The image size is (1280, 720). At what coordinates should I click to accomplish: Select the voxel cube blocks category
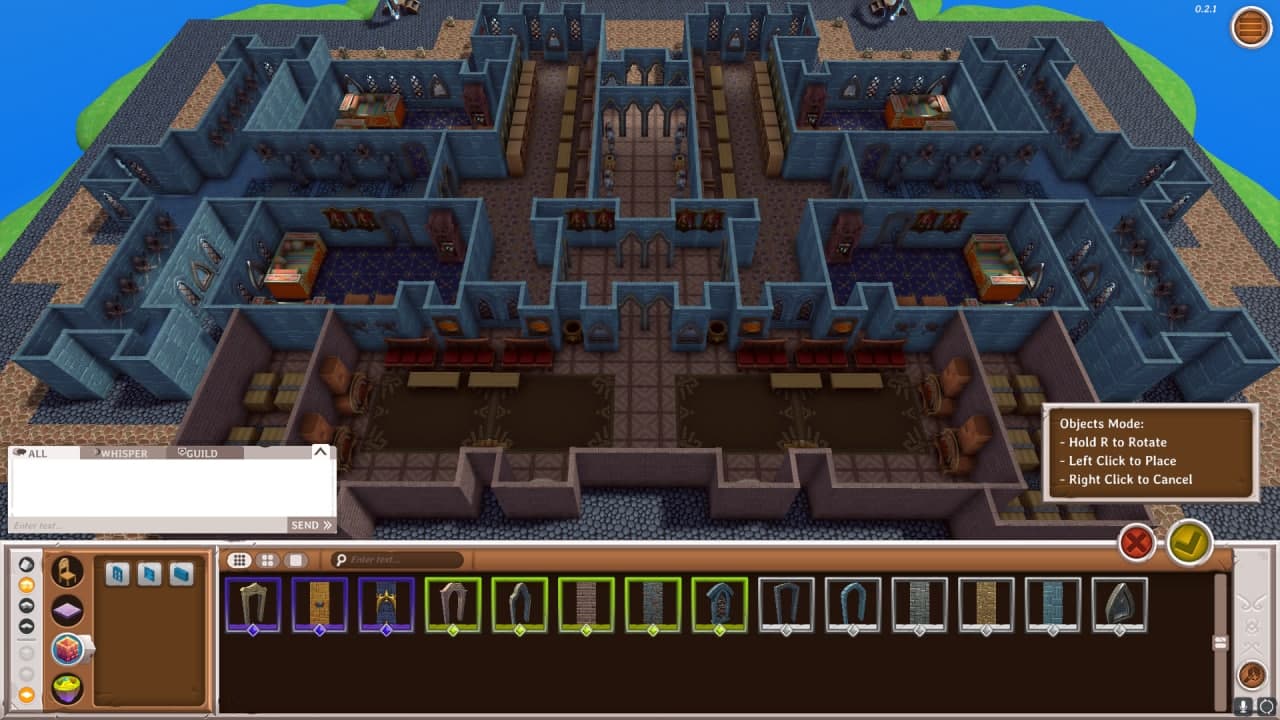click(x=67, y=649)
